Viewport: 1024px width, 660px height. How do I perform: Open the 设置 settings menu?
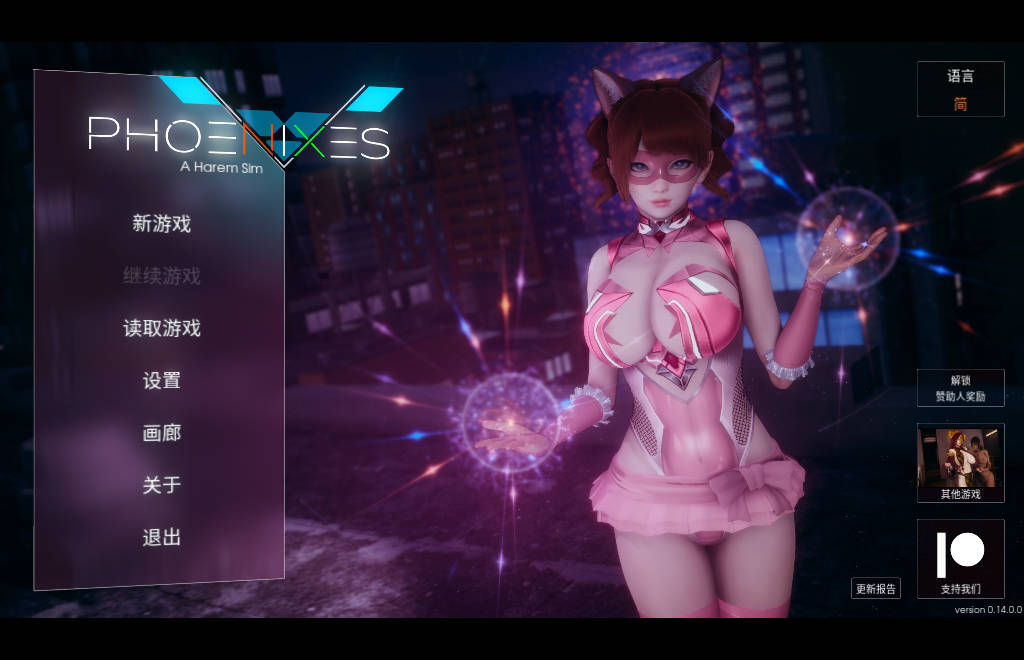[x=161, y=381]
